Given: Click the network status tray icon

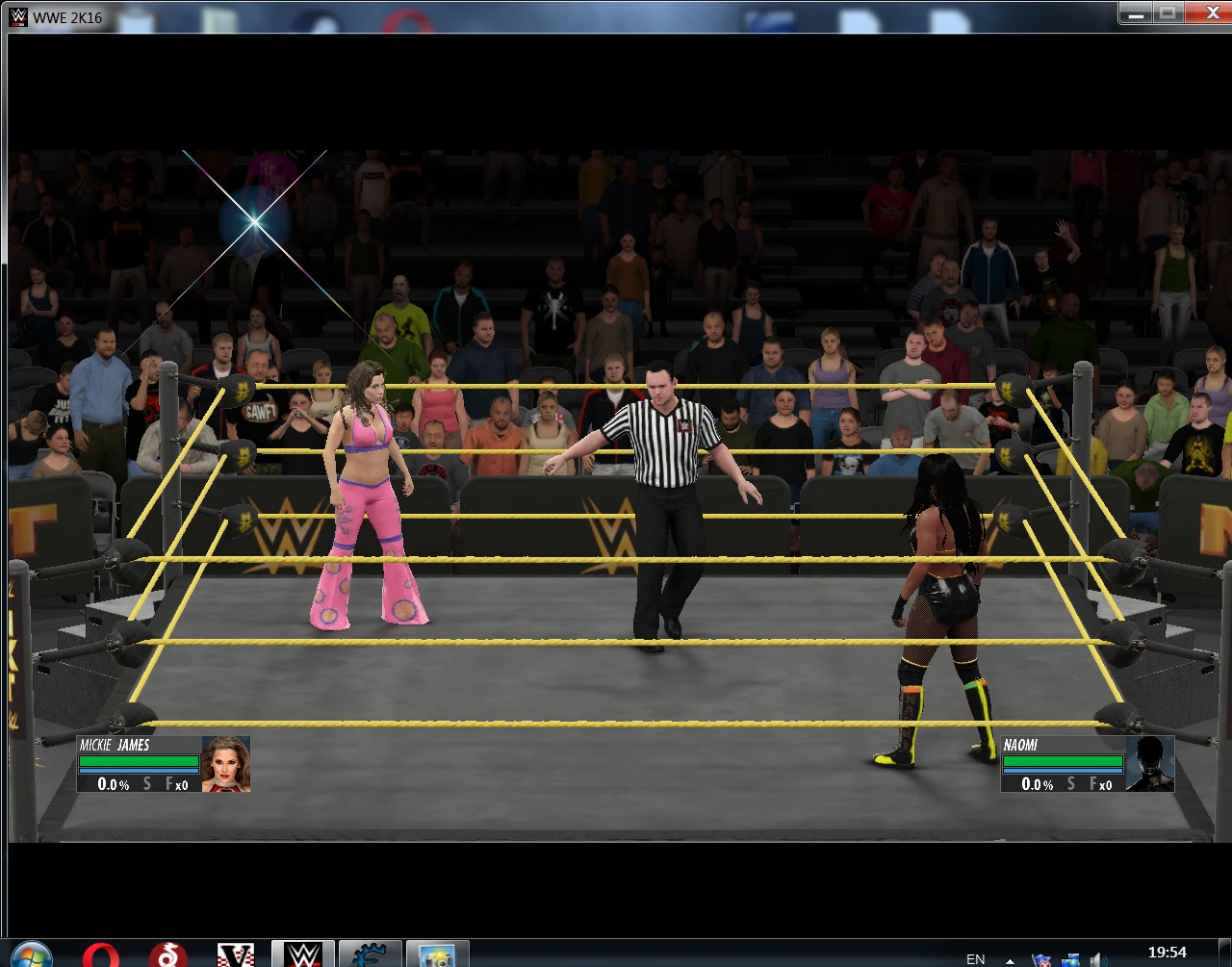Looking at the screenshot, I should pyautogui.click(x=1071, y=959).
